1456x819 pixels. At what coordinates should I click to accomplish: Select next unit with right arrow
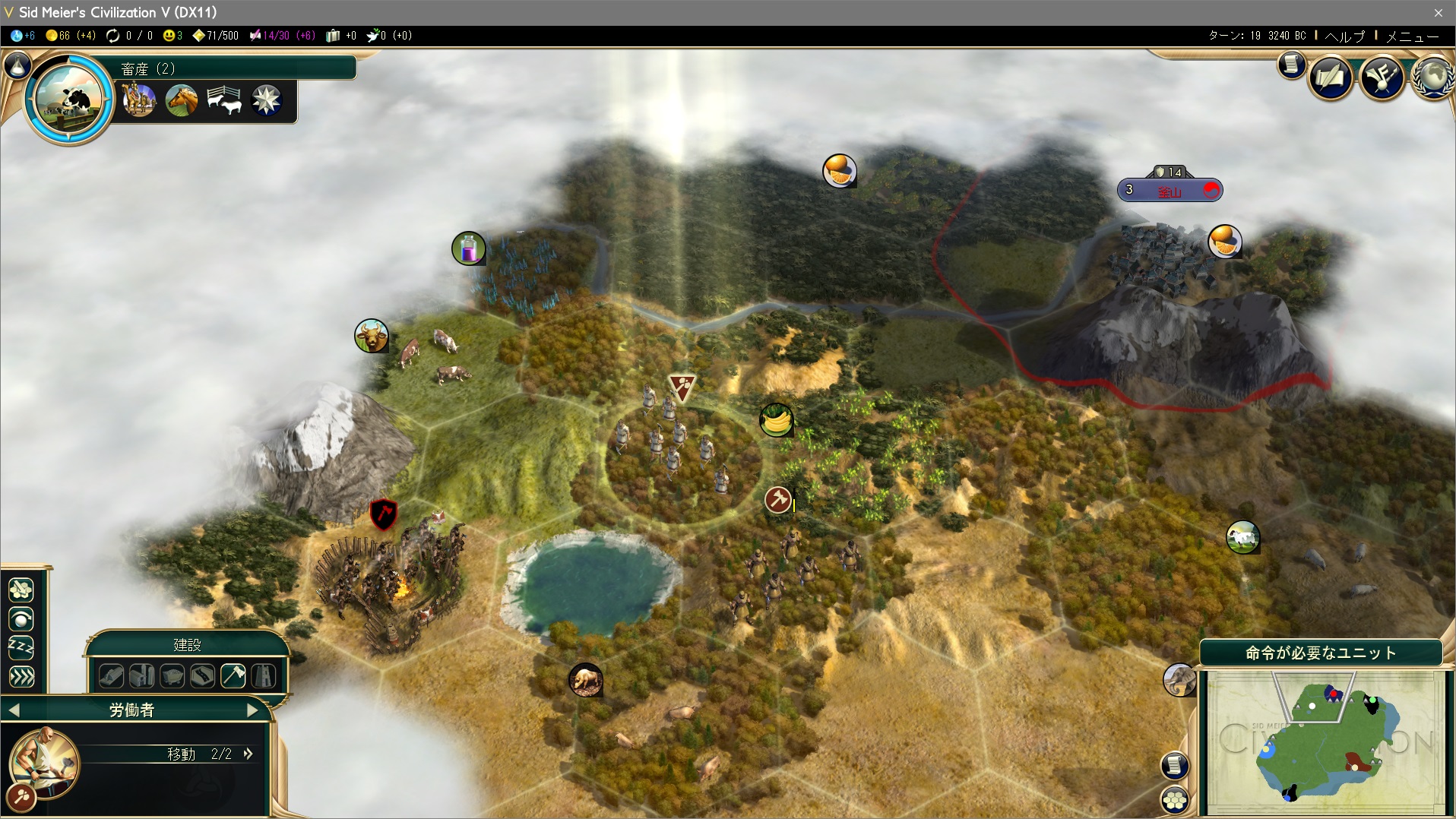[252, 710]
